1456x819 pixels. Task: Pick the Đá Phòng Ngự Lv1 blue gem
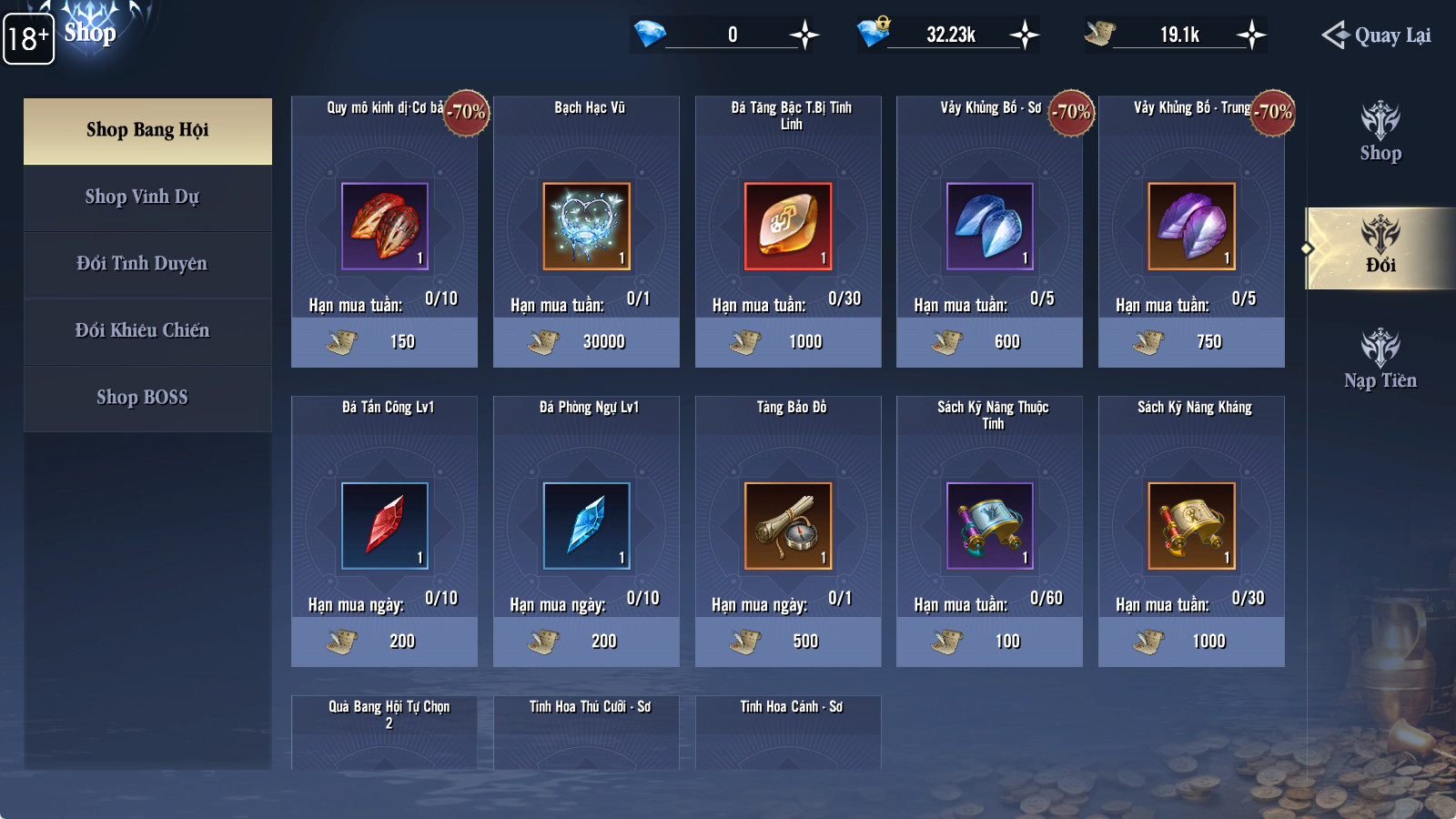click(x=586, y=526)
